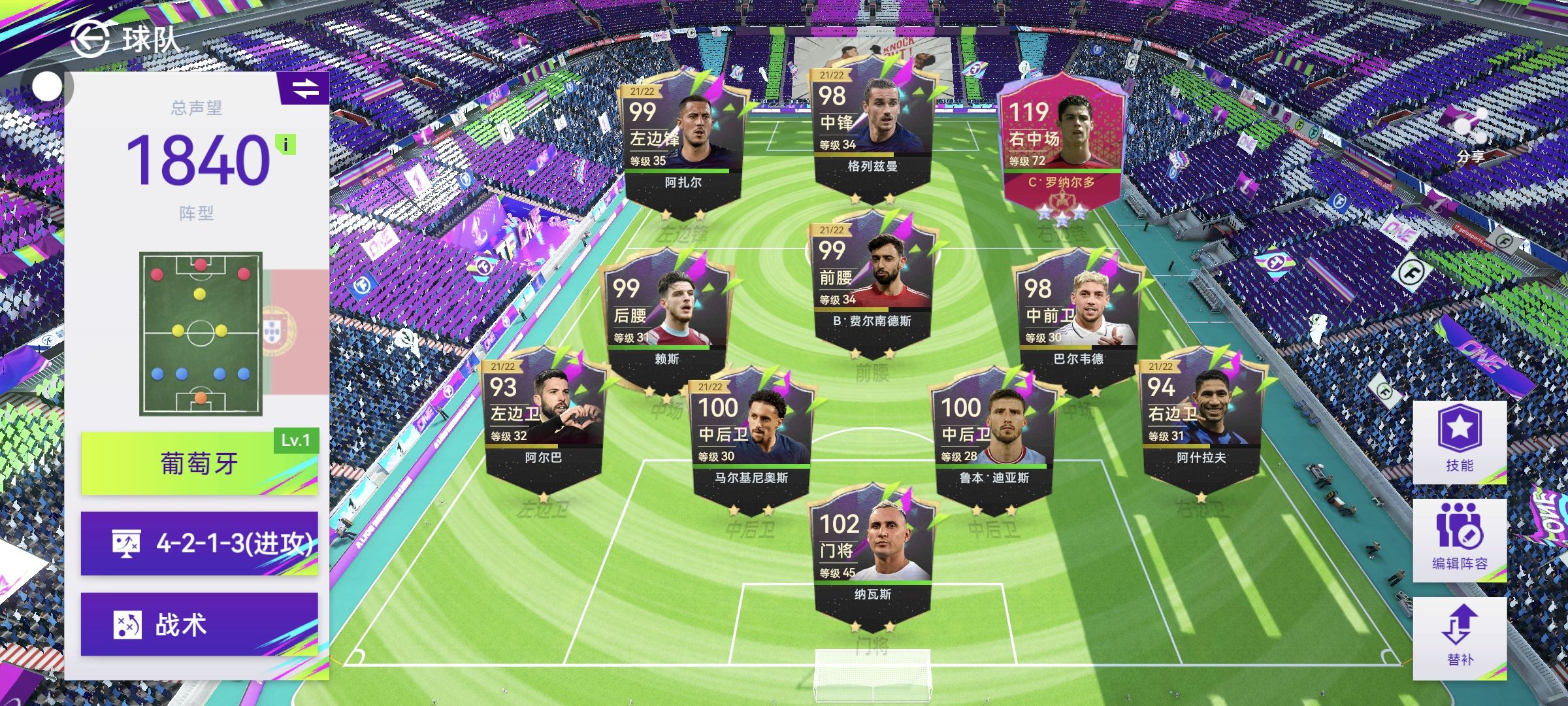
Task: Share the squad via 分享
Action: (1471, 135)
